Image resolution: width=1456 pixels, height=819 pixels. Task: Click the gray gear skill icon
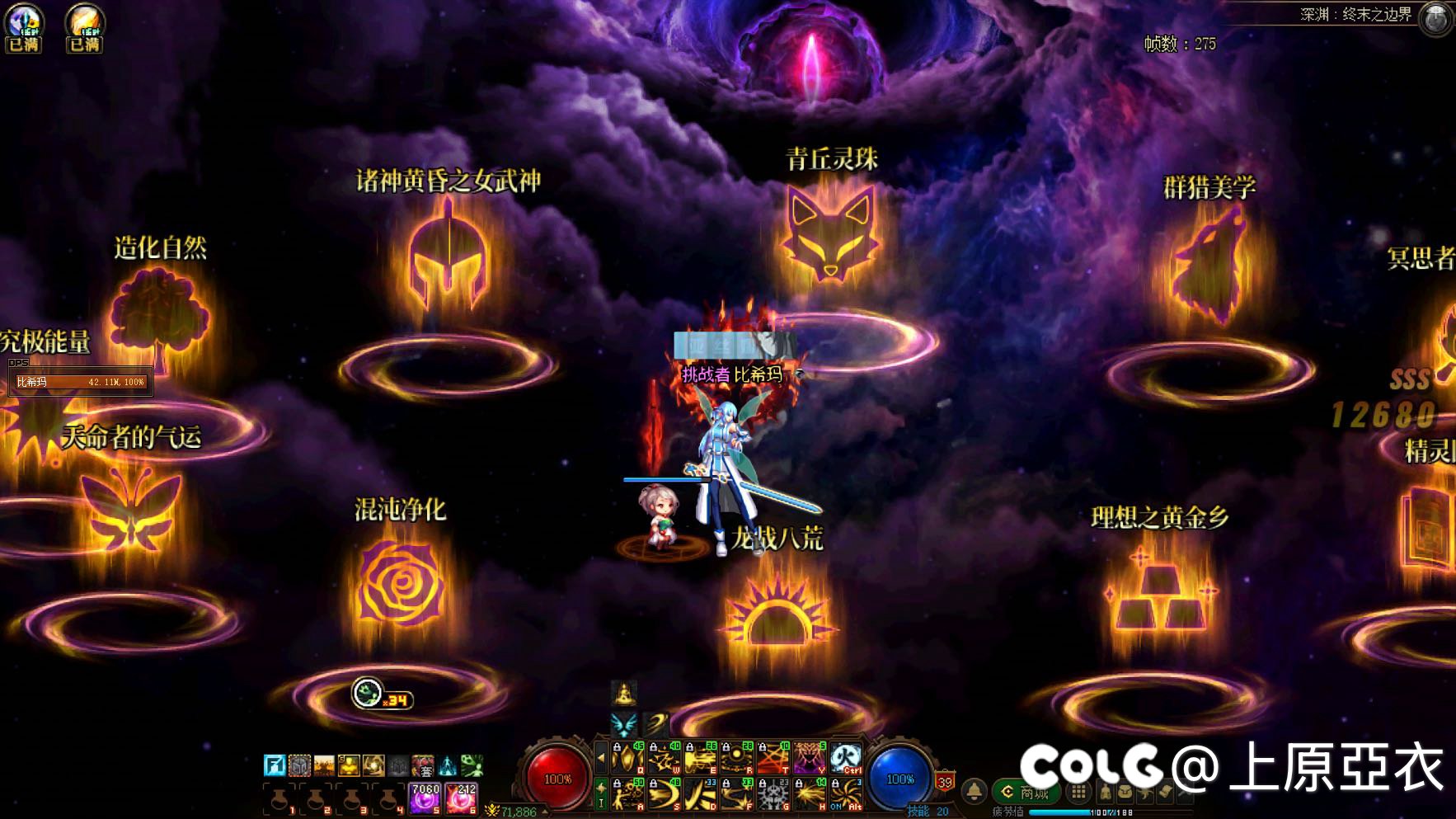click(773, 794)
